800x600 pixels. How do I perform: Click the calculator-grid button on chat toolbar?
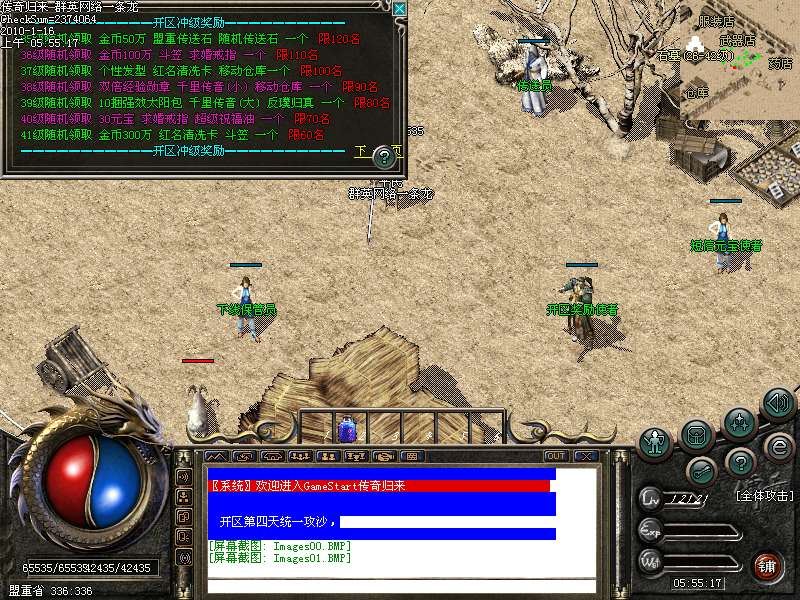[410, 456]
